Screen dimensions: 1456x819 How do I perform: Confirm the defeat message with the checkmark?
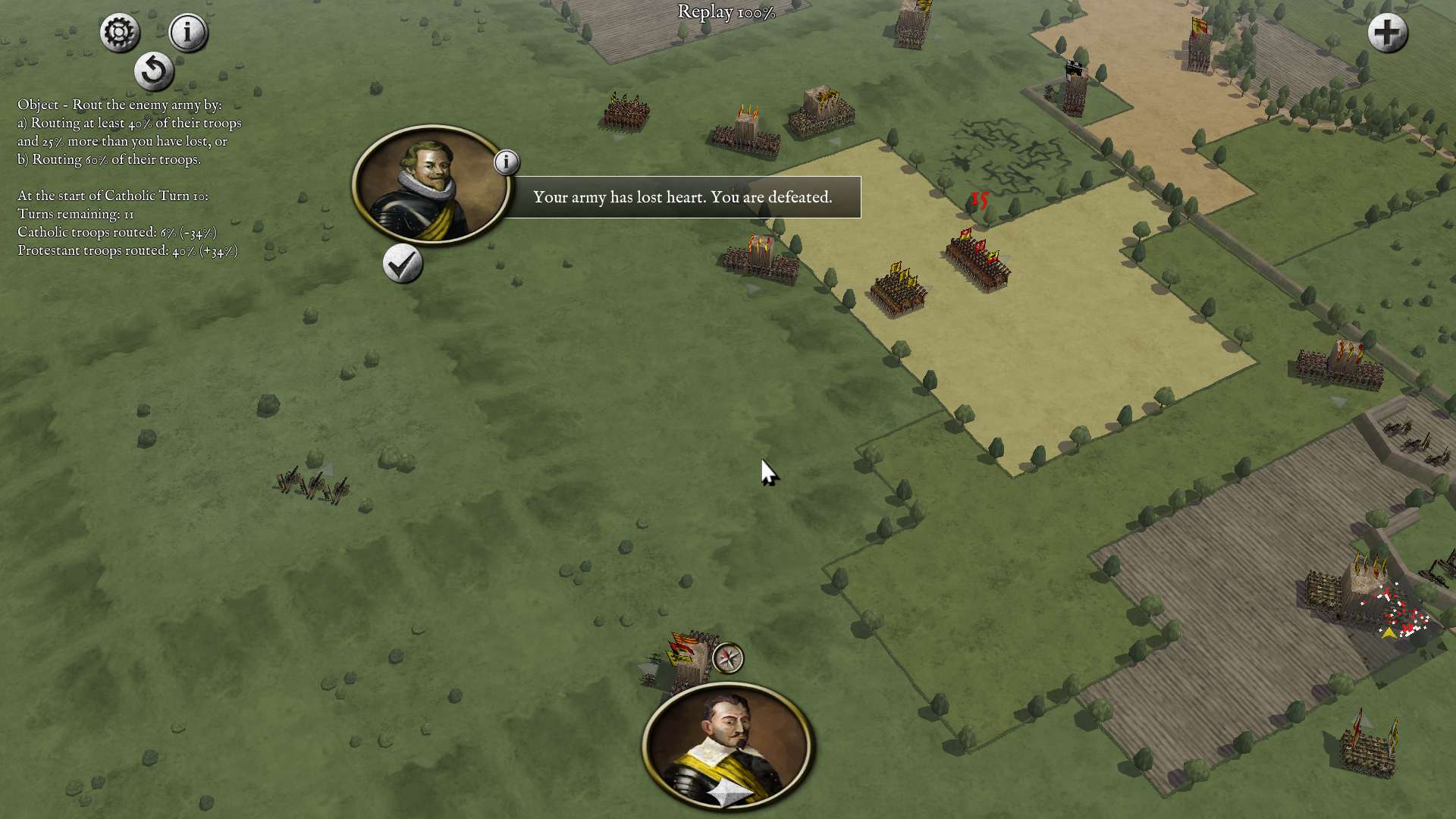pos(402,264)
